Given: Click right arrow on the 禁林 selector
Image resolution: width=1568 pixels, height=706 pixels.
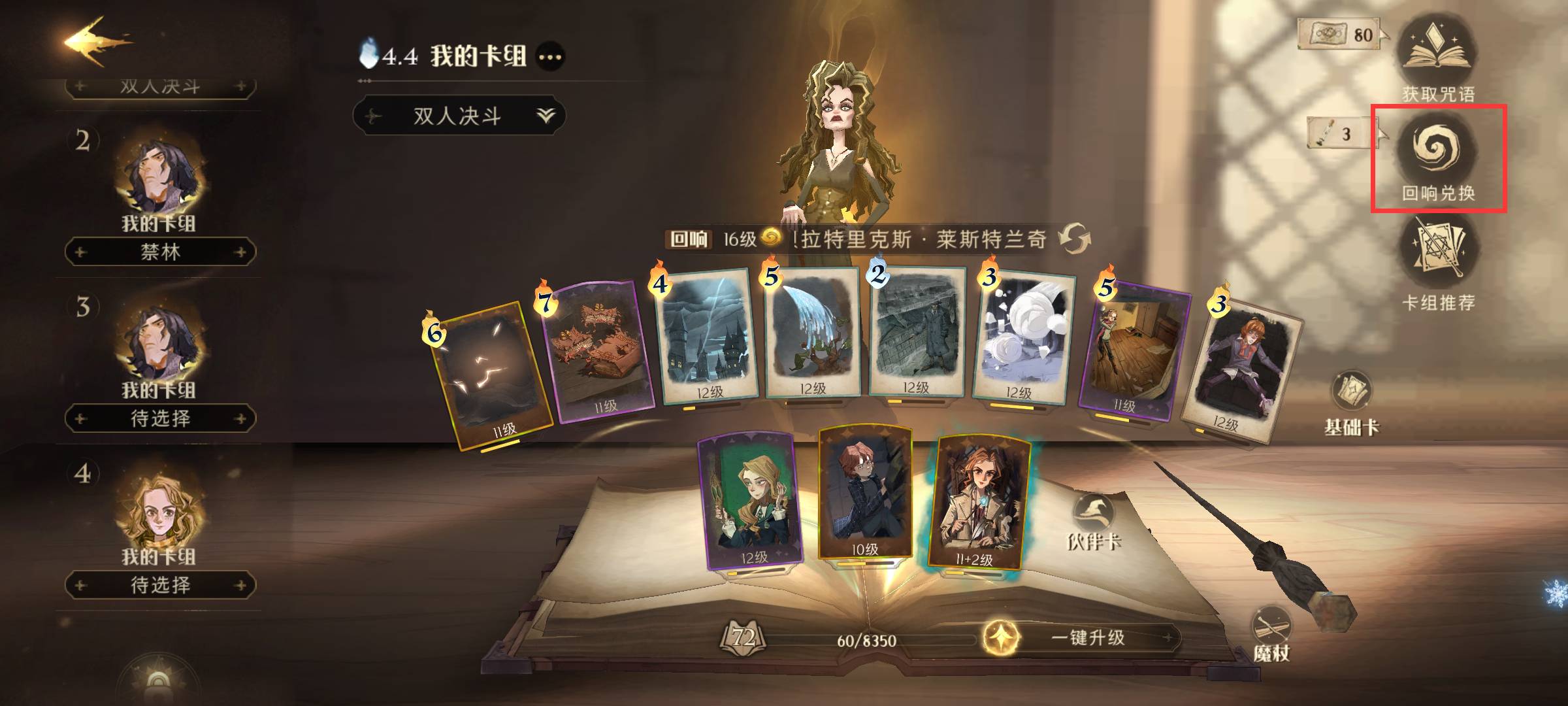Looking at the screenshot, I should [x=240, y=253].
